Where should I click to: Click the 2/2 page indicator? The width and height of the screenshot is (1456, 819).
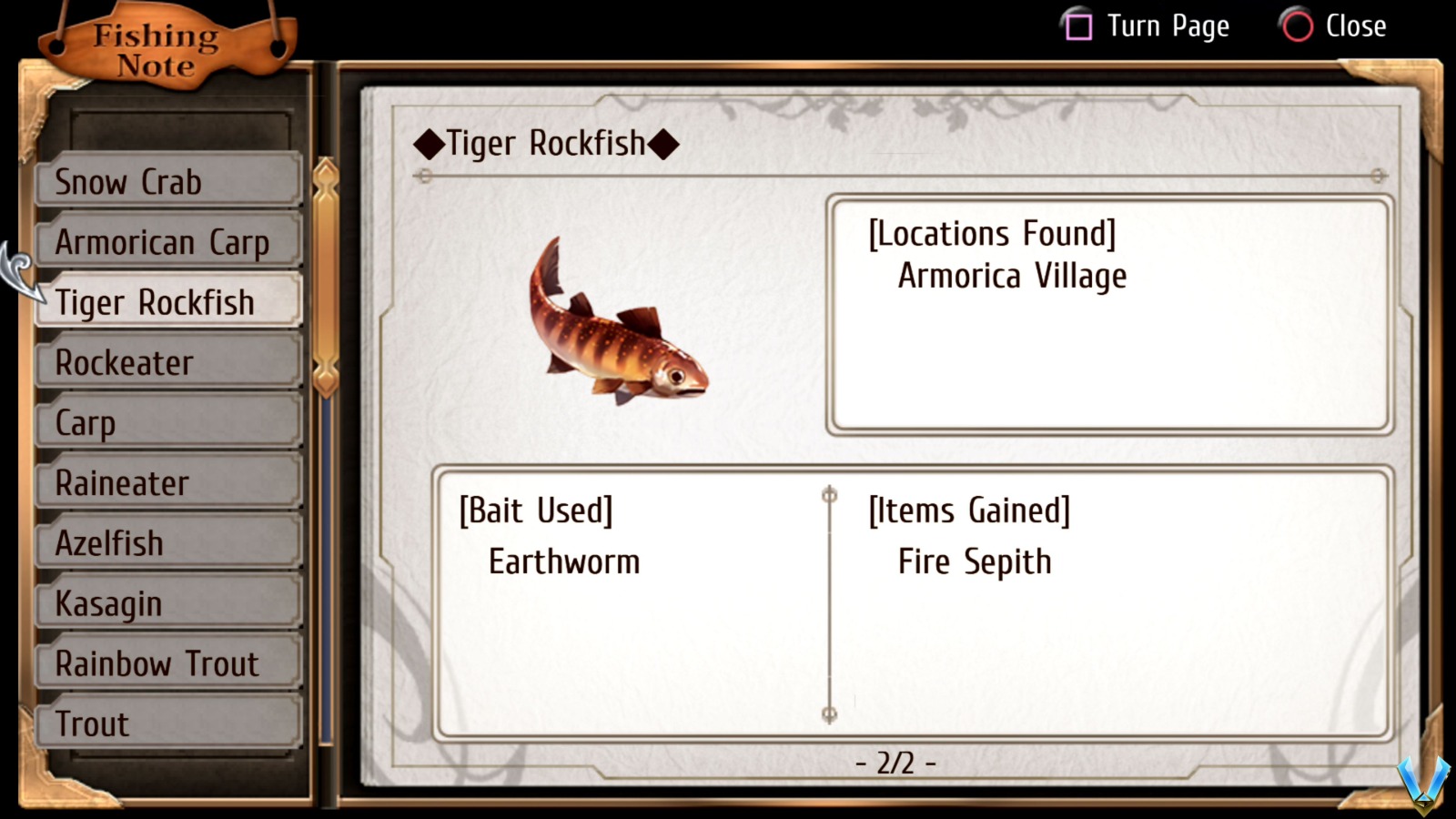pyautogui.click(x=895, y=763)
